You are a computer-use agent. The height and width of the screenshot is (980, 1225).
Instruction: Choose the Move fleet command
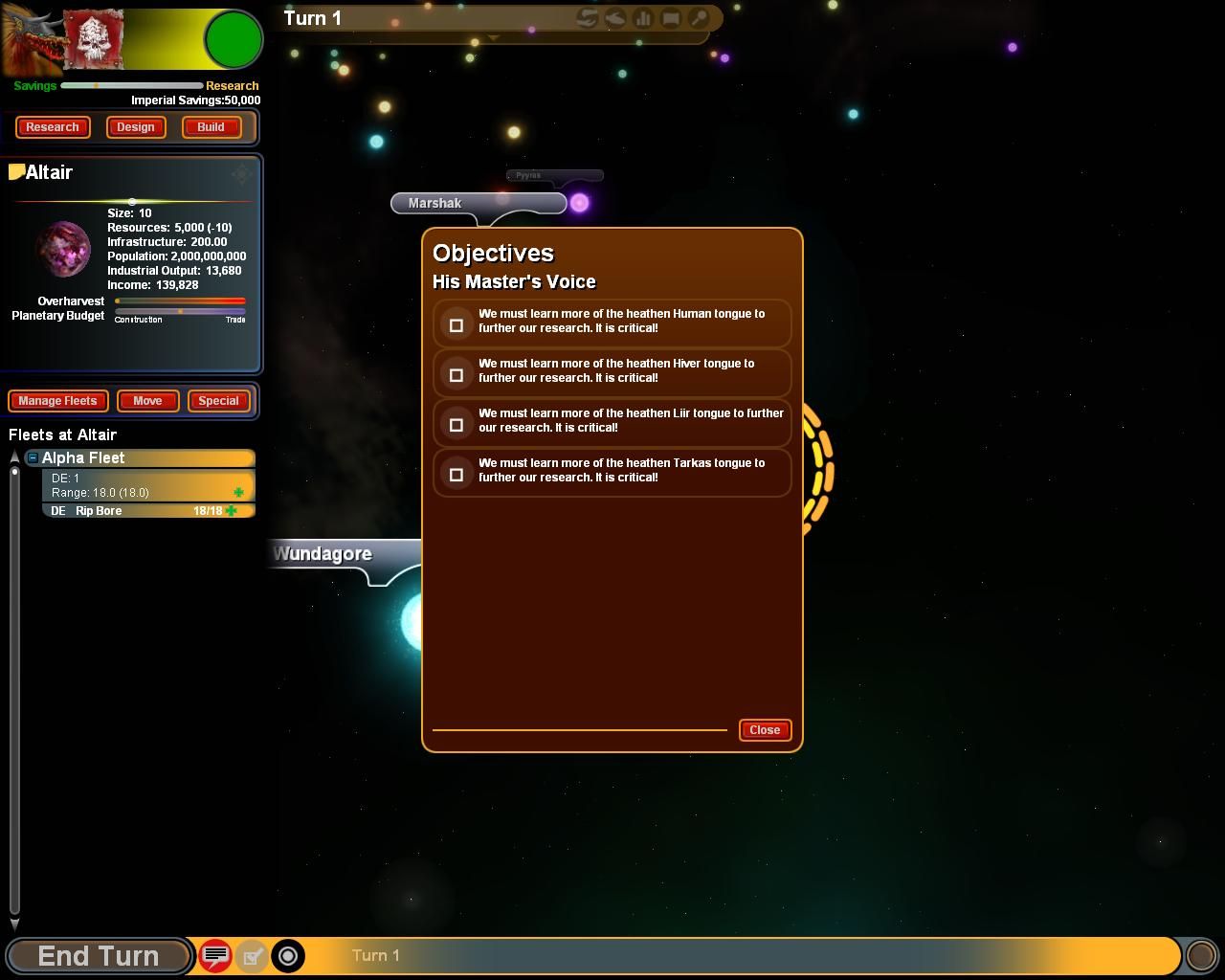pos(147,401)
